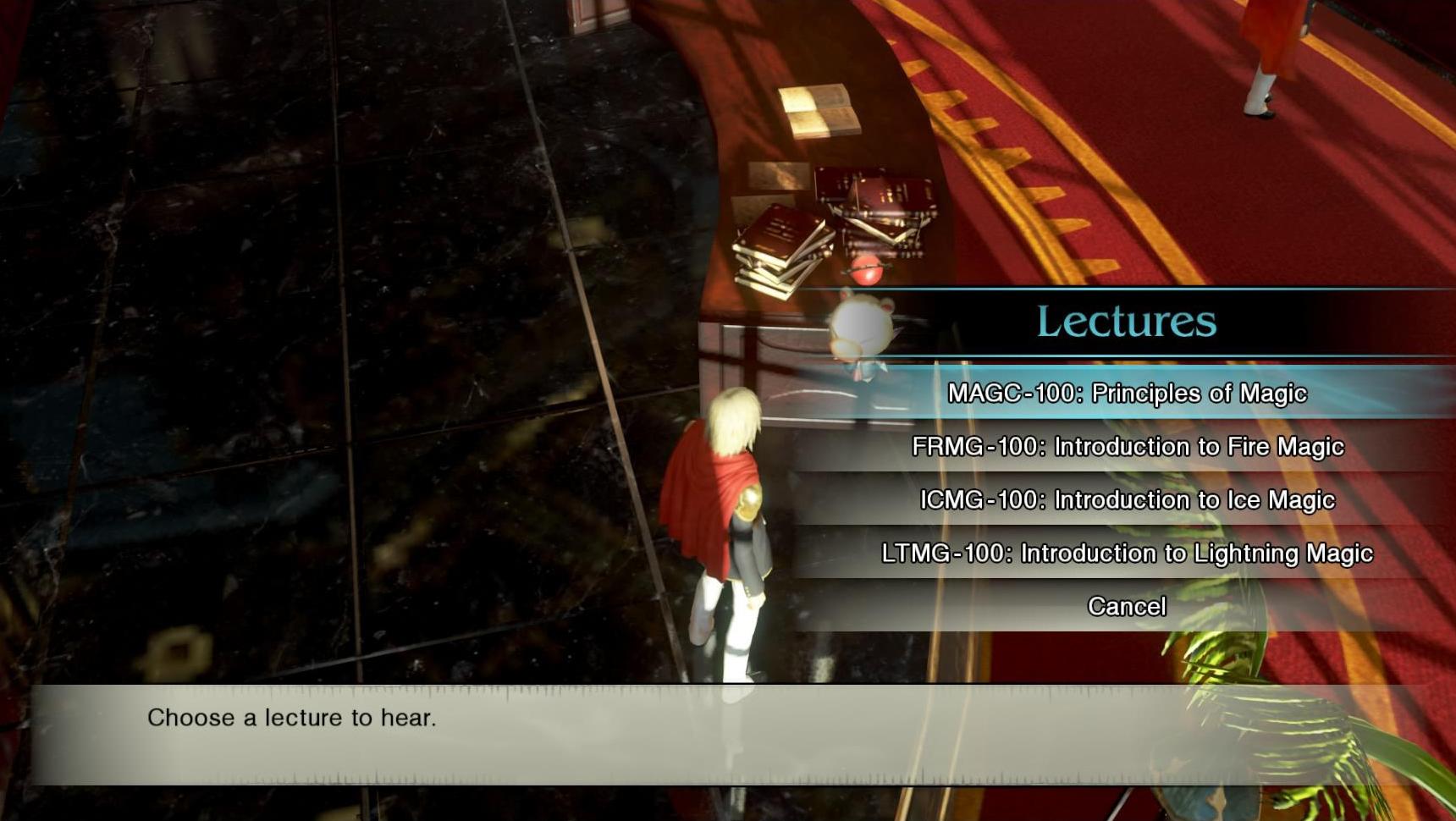Screen dimensions: 1456x821
Task: Choose FRMG-100: Introduction to Fire Magic
Action: (x=1127, y=447)
